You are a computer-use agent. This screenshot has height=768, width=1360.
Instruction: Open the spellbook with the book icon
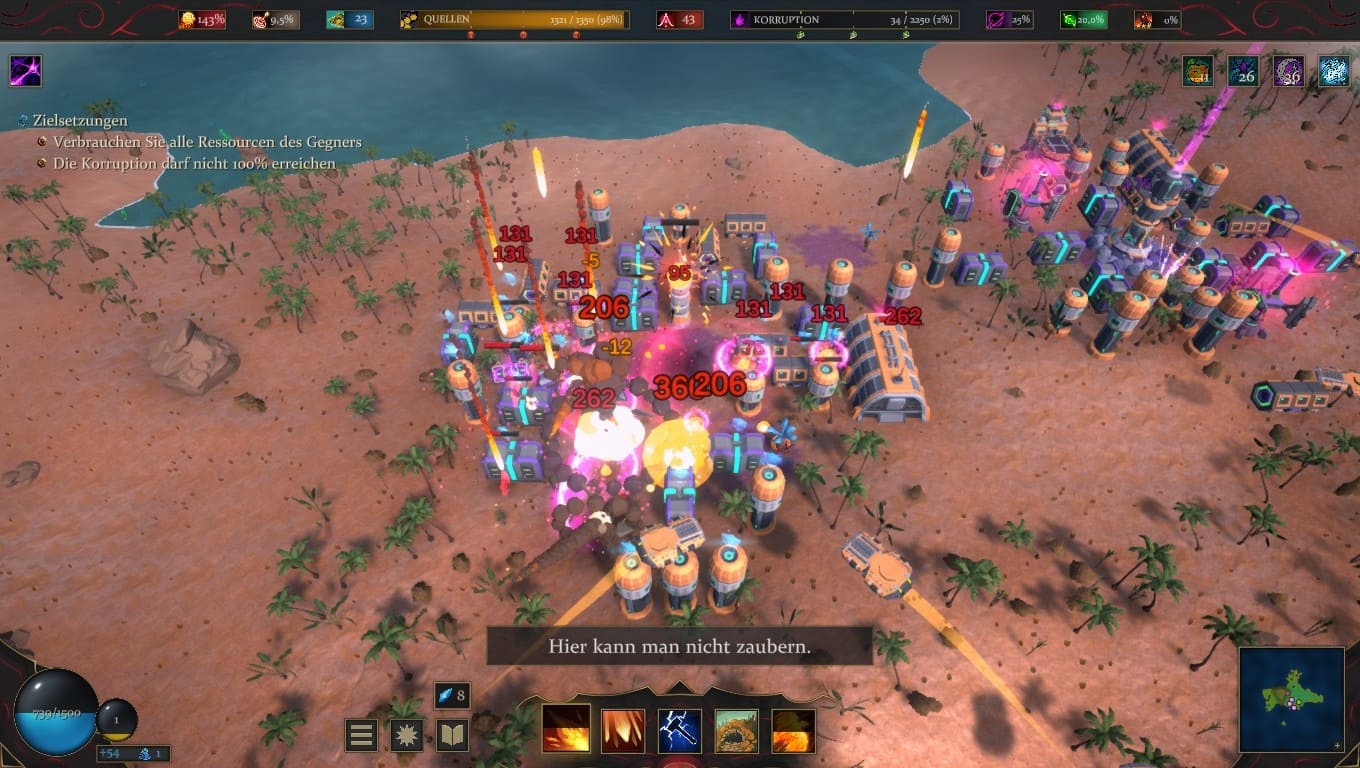pos(453,735)
